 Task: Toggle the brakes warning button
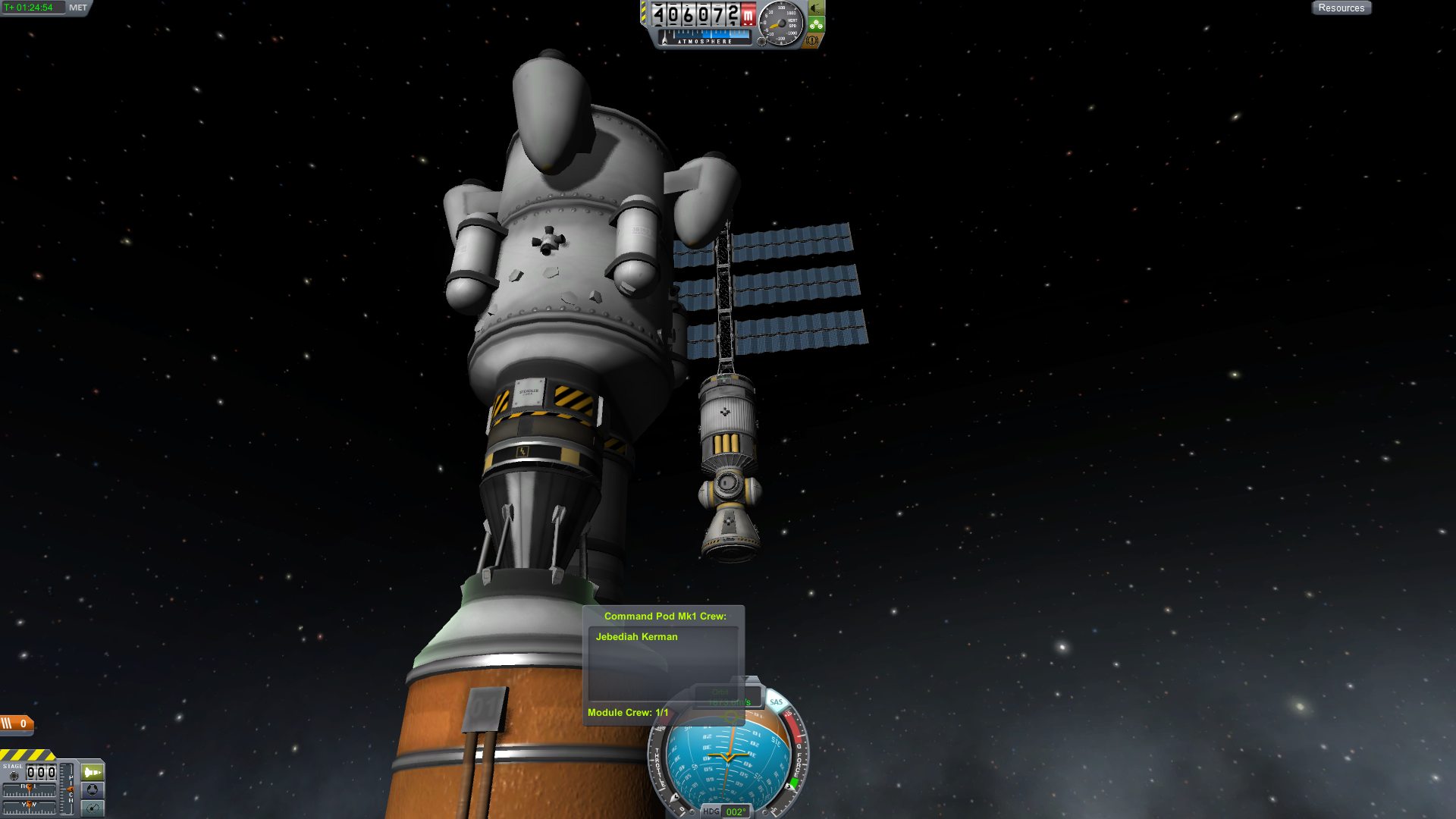pos(812,41)
